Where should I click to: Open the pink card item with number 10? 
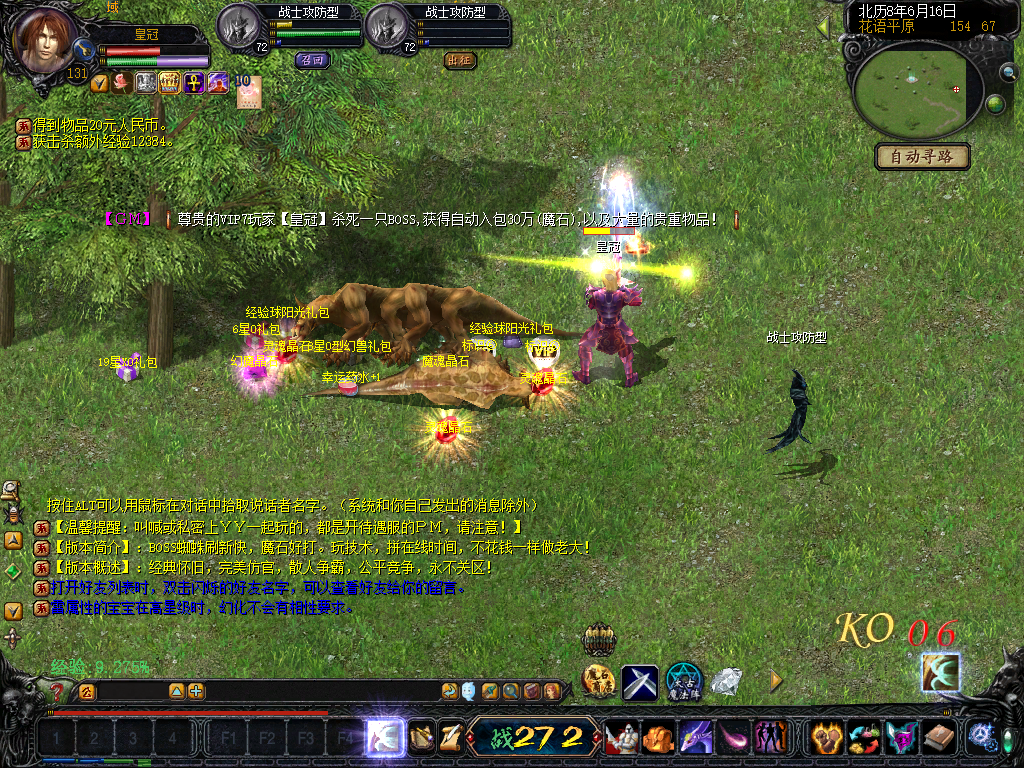[247, 91]
